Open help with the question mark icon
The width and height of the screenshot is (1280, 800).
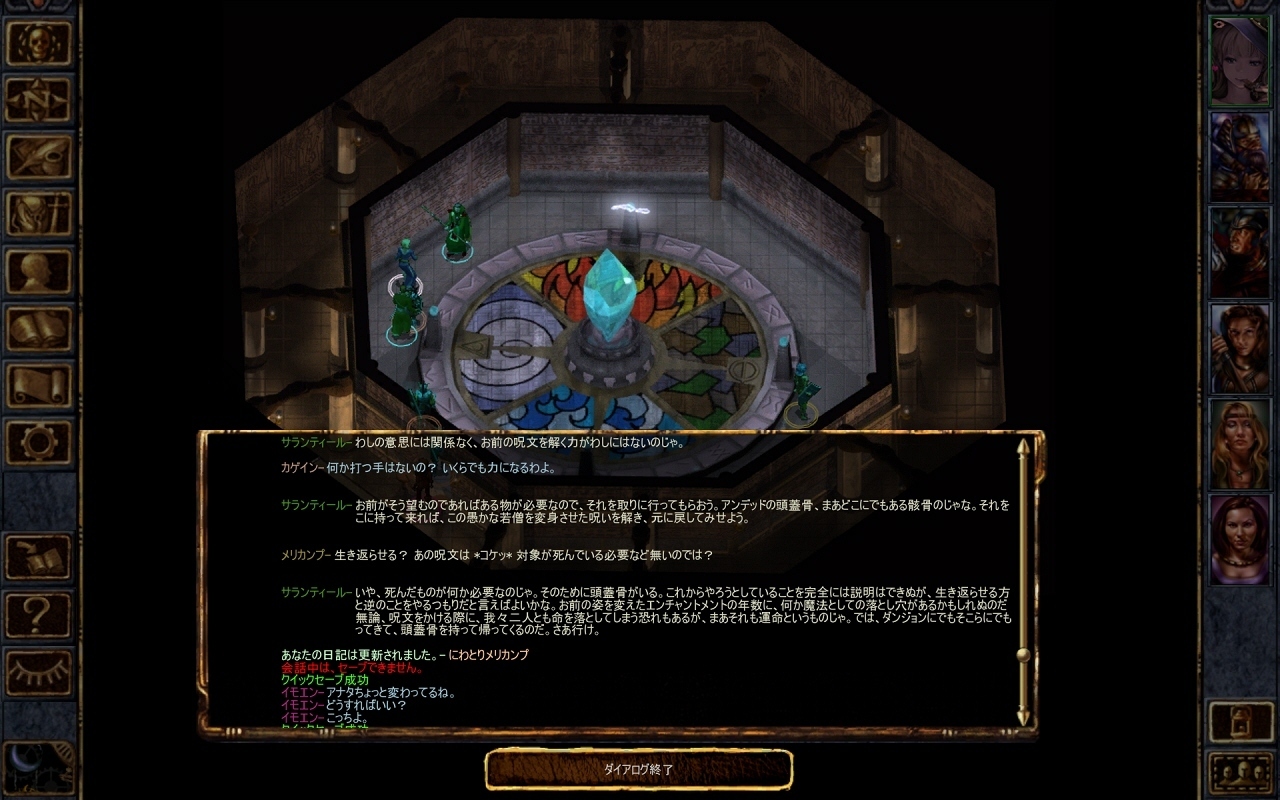click(39, 612)
